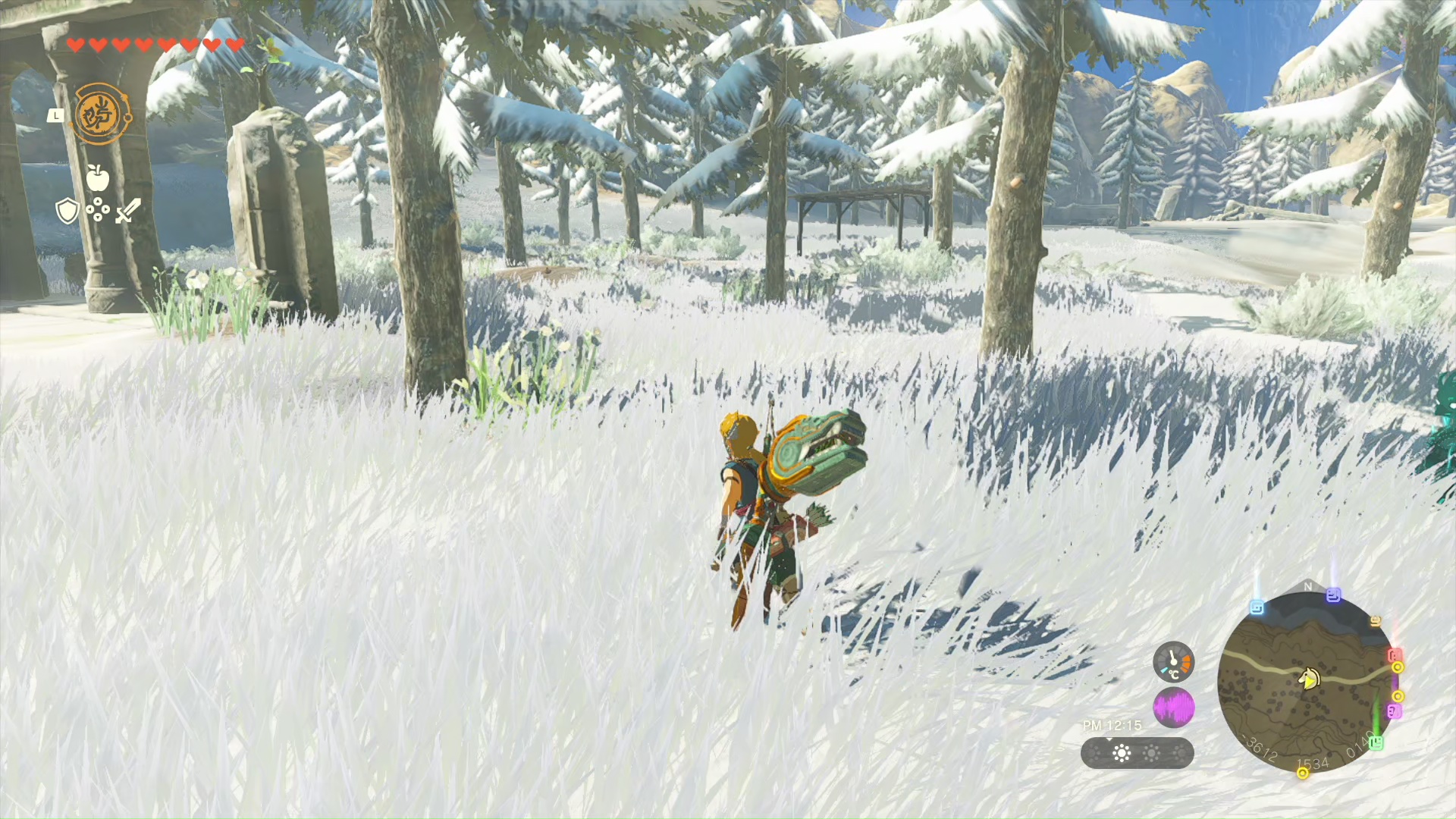The height and width of the screenshot is (819, 1456).
Task: Click the yellow ring marker below the minimap
Action: point(1303,773)
